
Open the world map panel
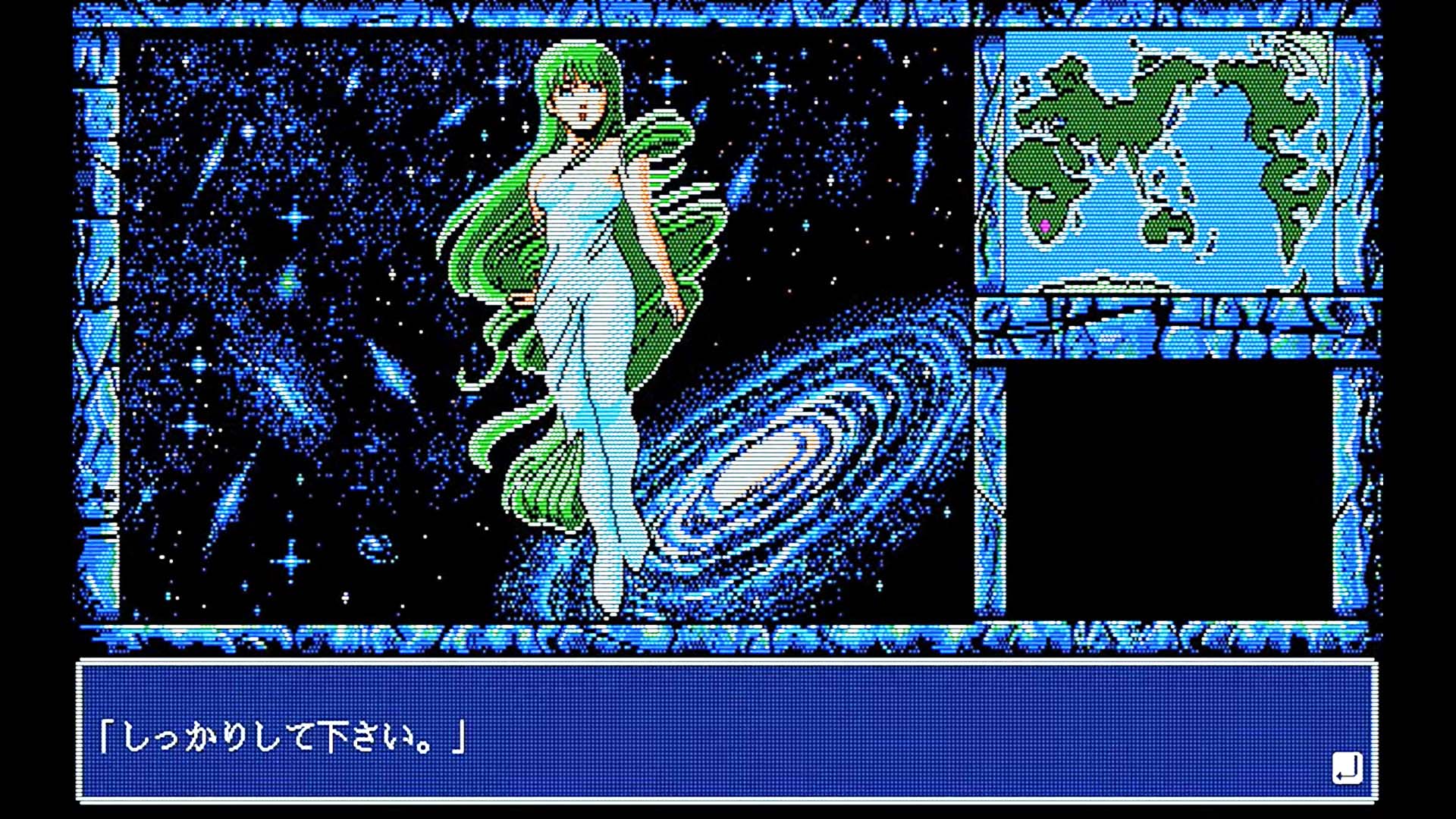(x=1168, y=159)
